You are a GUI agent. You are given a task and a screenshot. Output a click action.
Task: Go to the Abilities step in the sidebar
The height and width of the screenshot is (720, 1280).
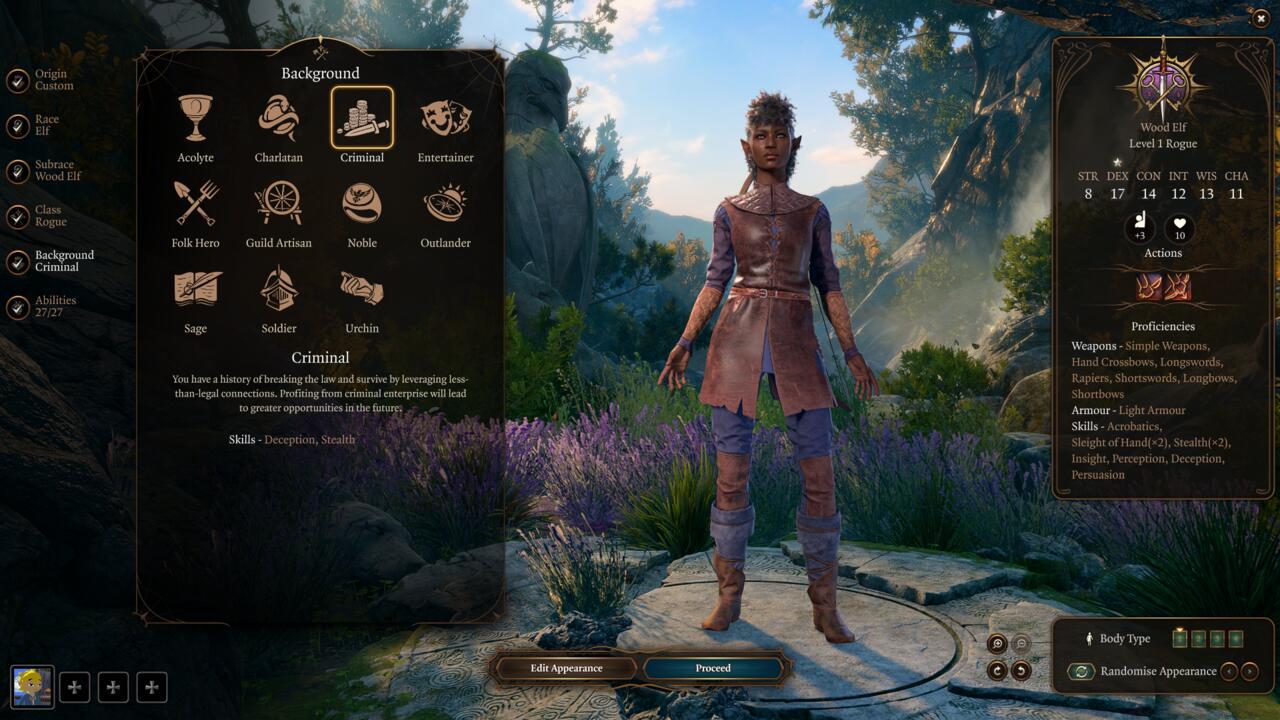coord(55,306)
